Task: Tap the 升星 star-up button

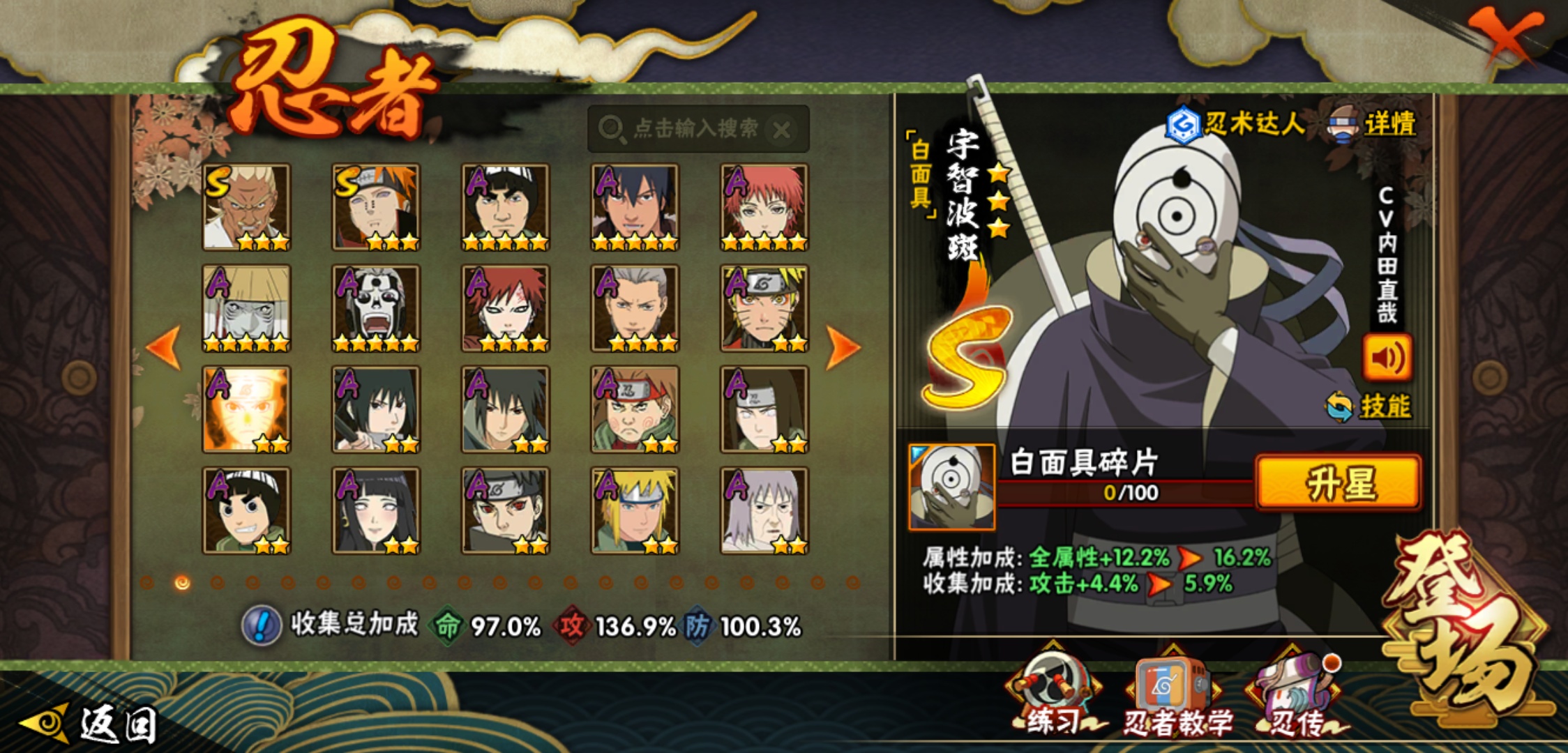Action: pos(1338,482)
